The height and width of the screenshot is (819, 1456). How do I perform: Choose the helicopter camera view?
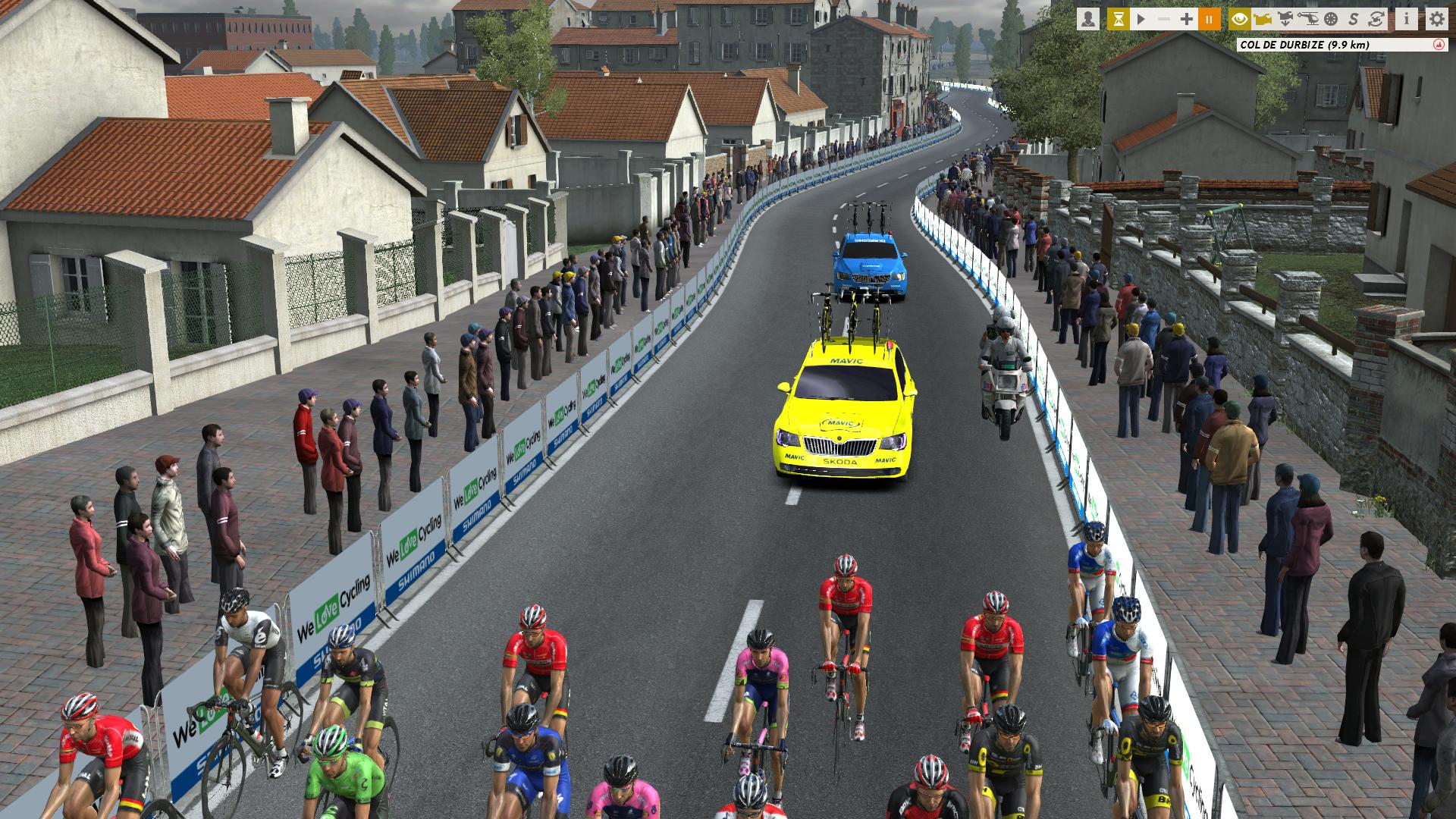[x=1309, y=19]
